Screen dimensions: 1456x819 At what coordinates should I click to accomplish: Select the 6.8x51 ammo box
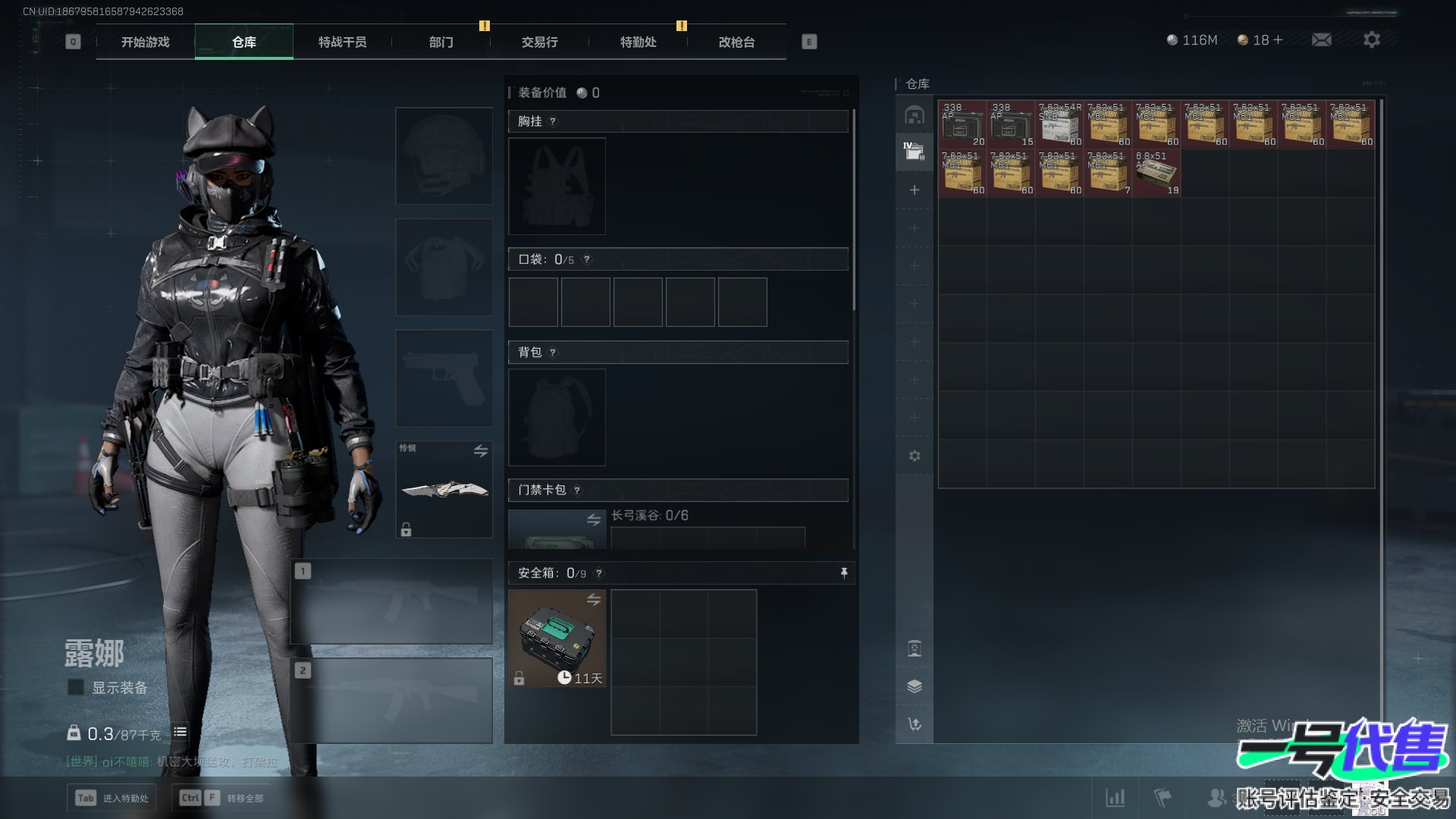pos(1156,174)
